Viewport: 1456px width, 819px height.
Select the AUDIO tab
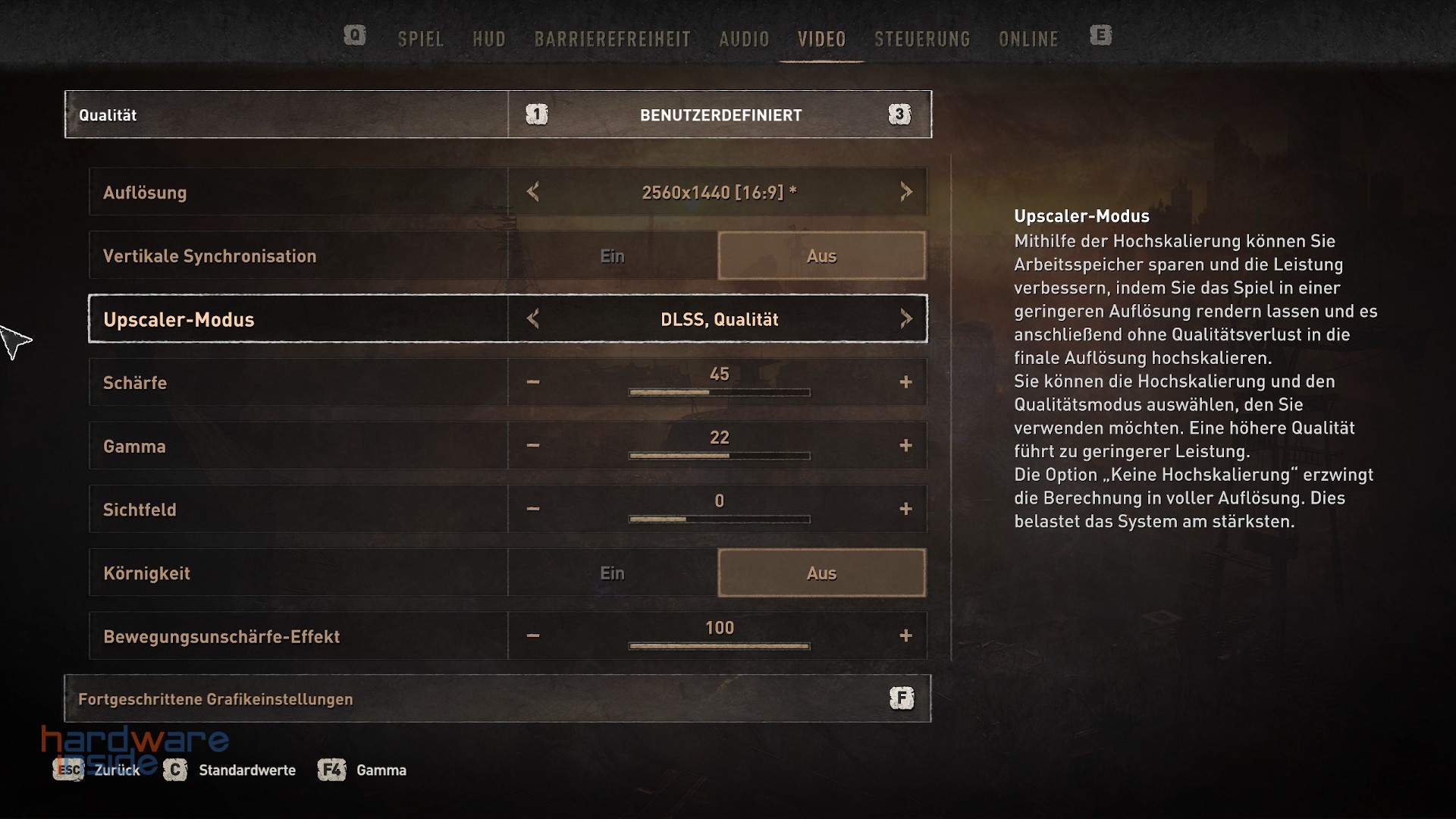point(744,39)
